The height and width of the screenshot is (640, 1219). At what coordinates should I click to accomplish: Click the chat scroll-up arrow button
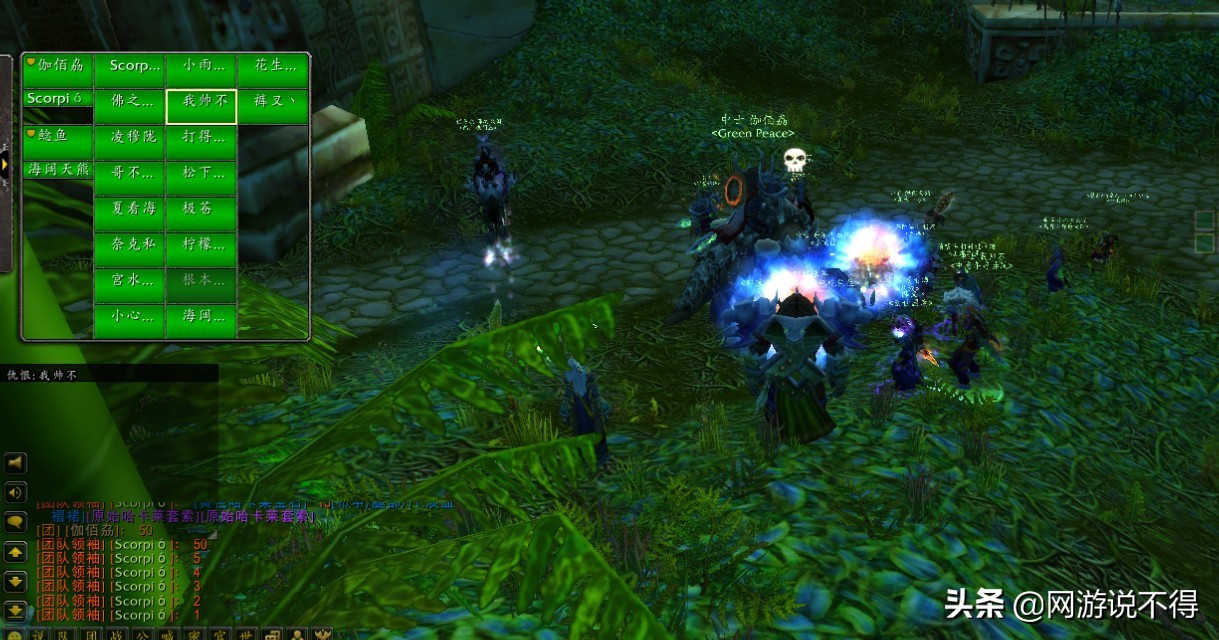(16, 551)
